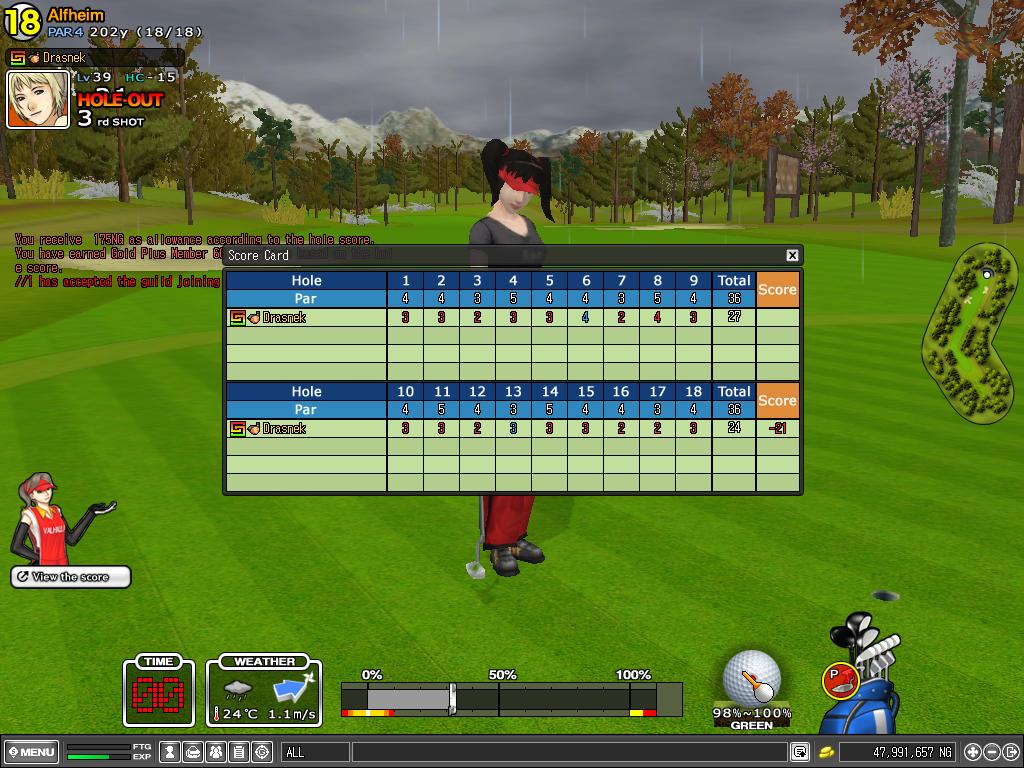Click the chat text input field

coord(568,752)
